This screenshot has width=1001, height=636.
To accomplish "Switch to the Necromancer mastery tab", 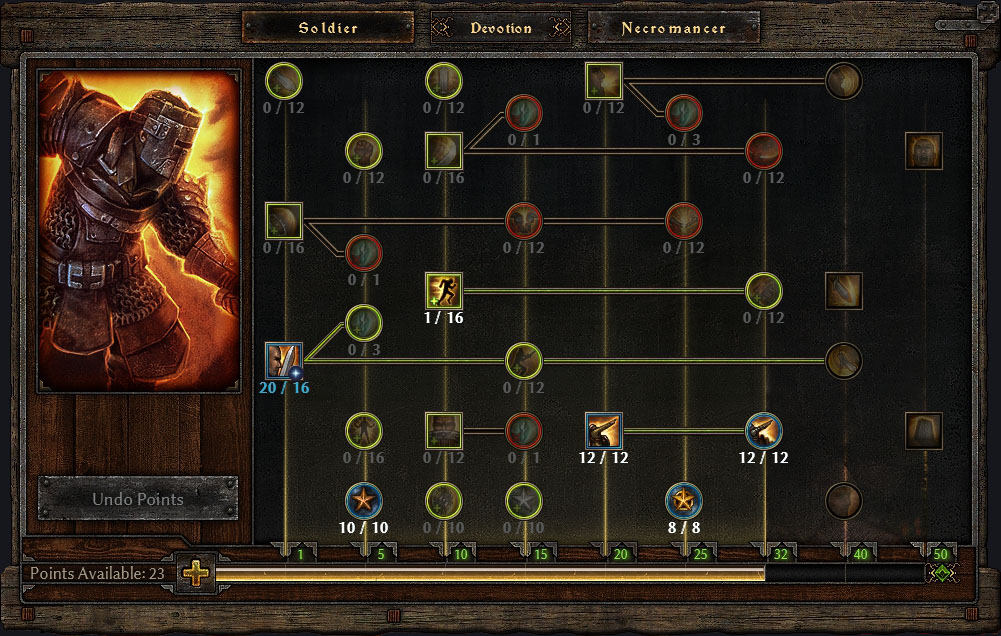I will pyautogui.click(x=673, y=28).
